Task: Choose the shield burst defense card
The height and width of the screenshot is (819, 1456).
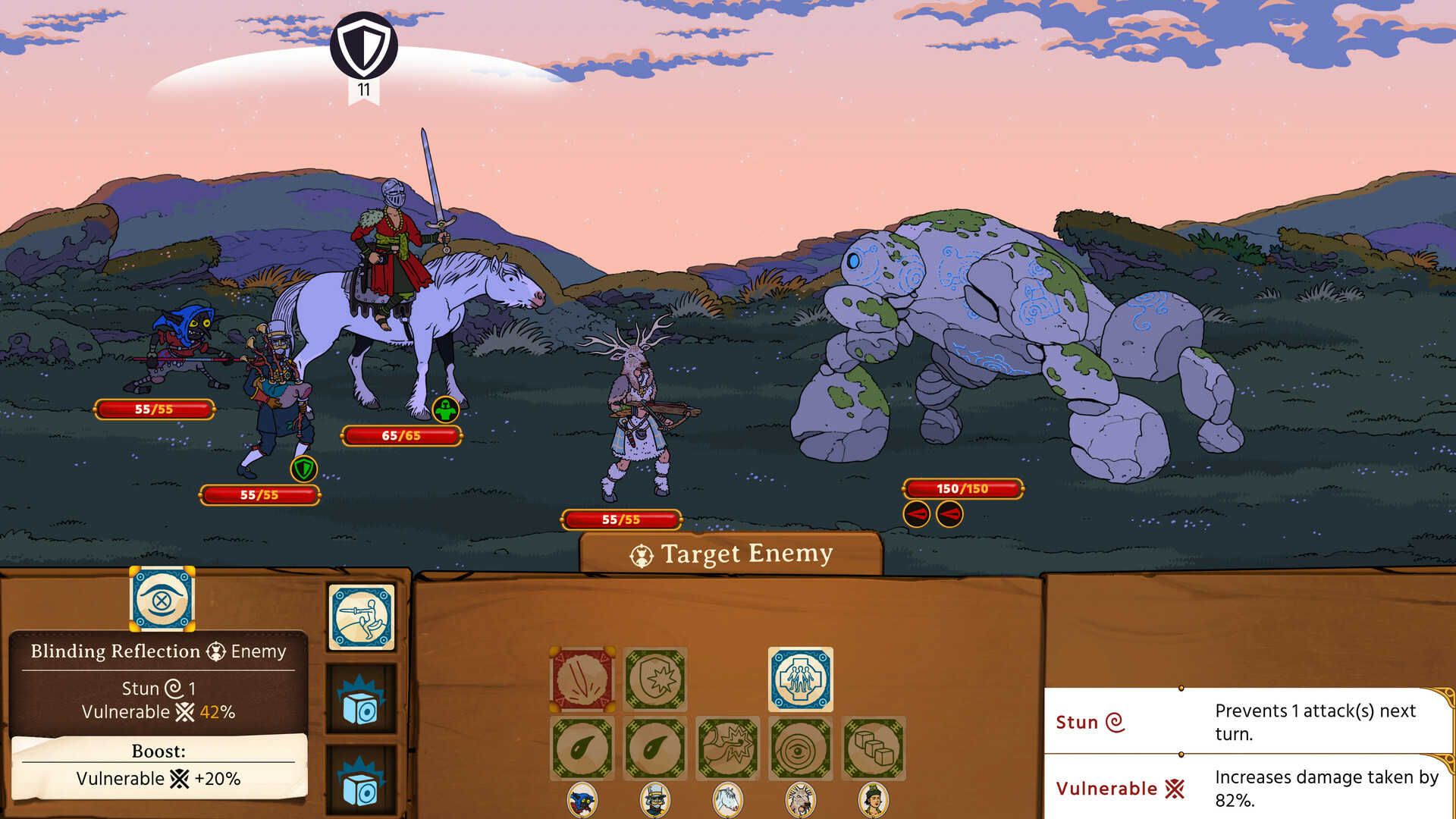Action: (x=655, y=679)
